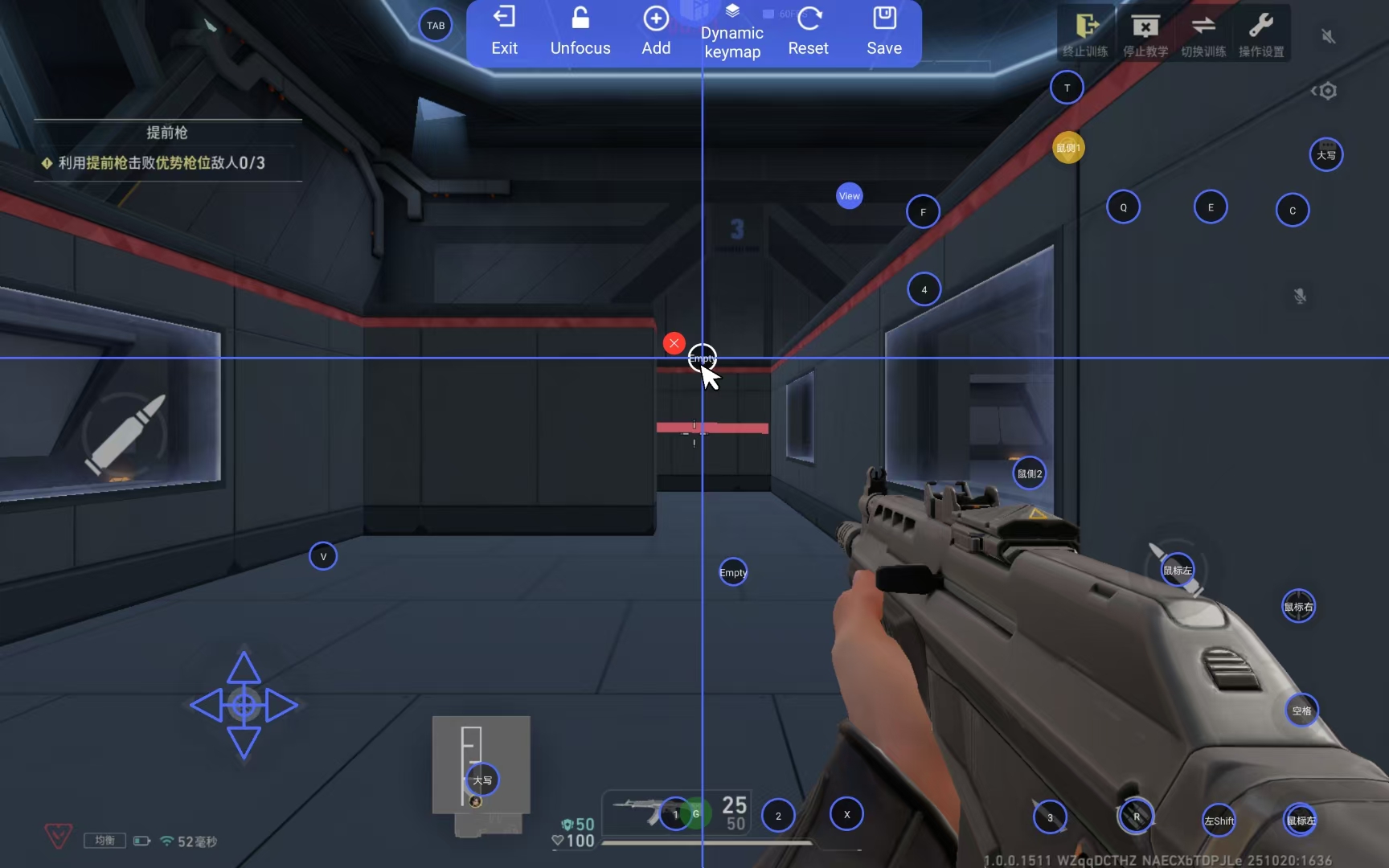Toggle the muted microphone icon
This screenshot has width=1389, height=868.
(x=1300, y=296)
